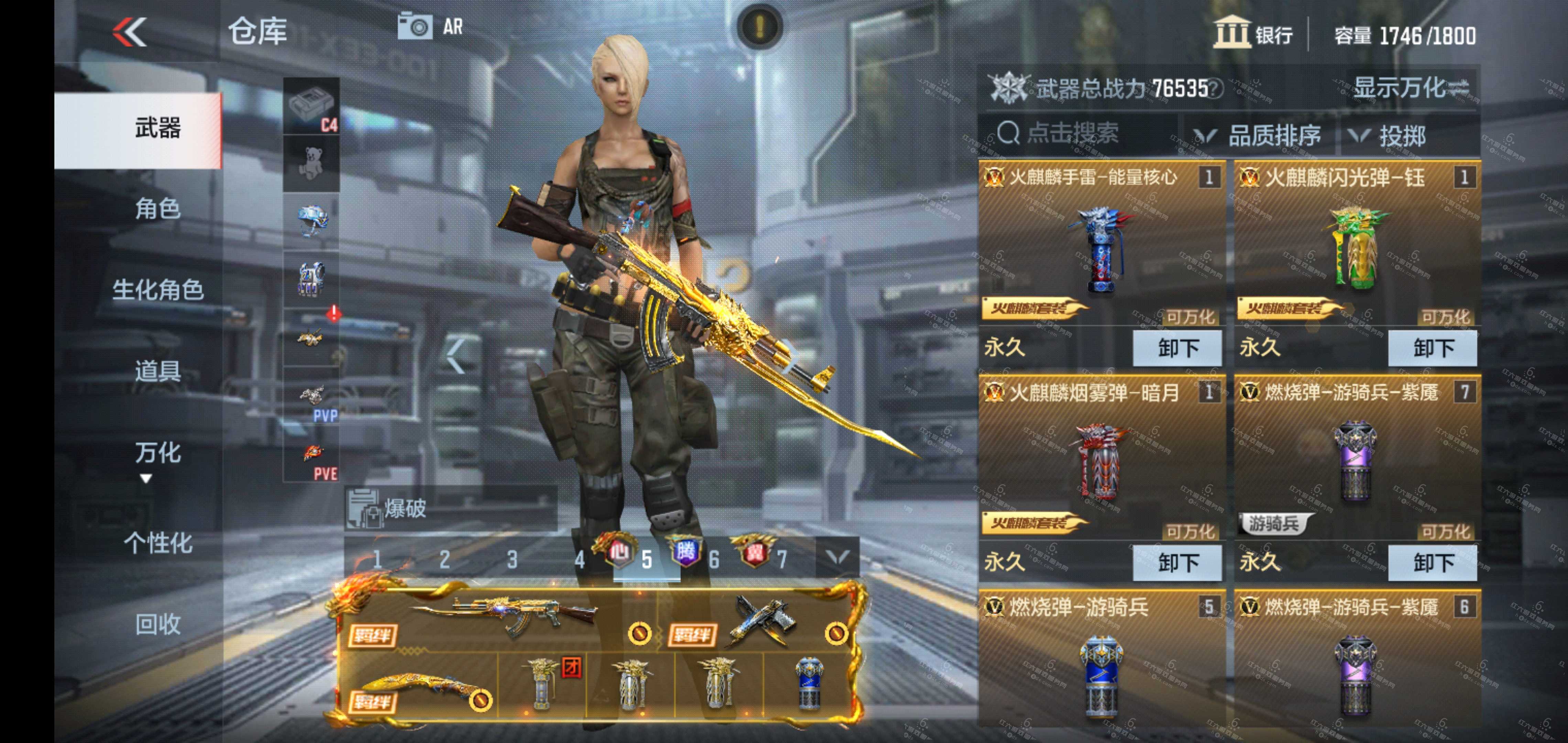Image resolution: width=1568 pixels, height=743 pixels.
Task: Switch to the 角色 tab
Action: 157,209
